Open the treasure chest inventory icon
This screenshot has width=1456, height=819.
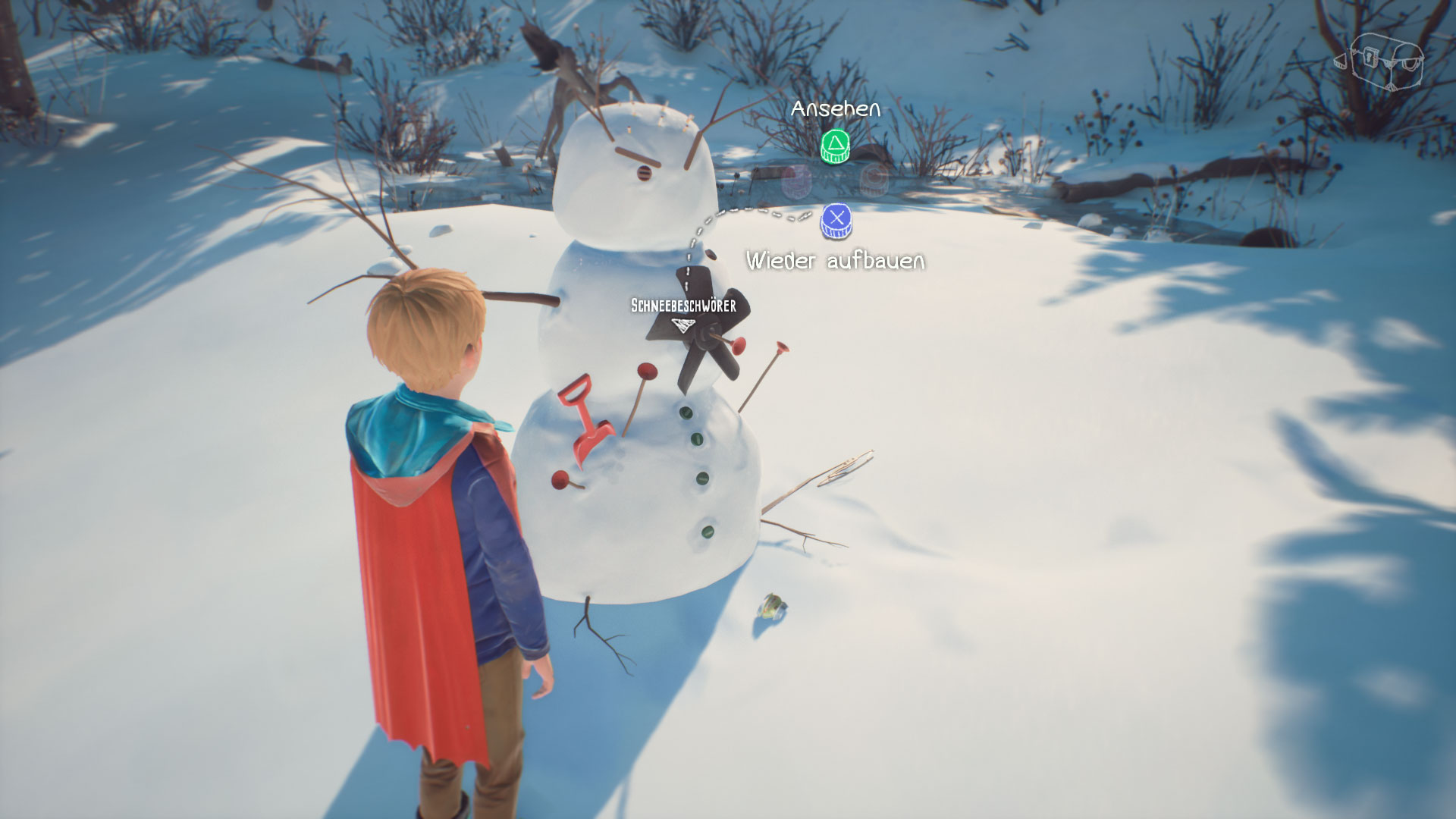coord(1379,61)
